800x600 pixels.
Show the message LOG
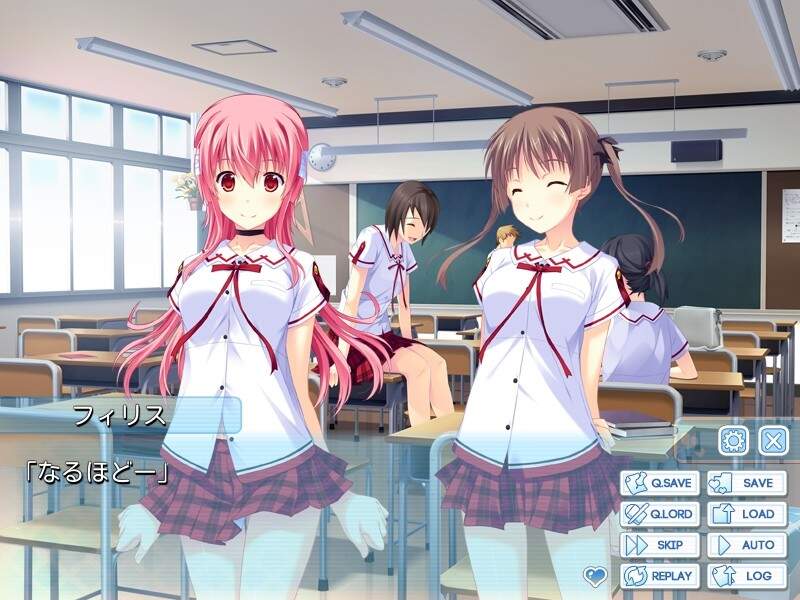[746, 576]
